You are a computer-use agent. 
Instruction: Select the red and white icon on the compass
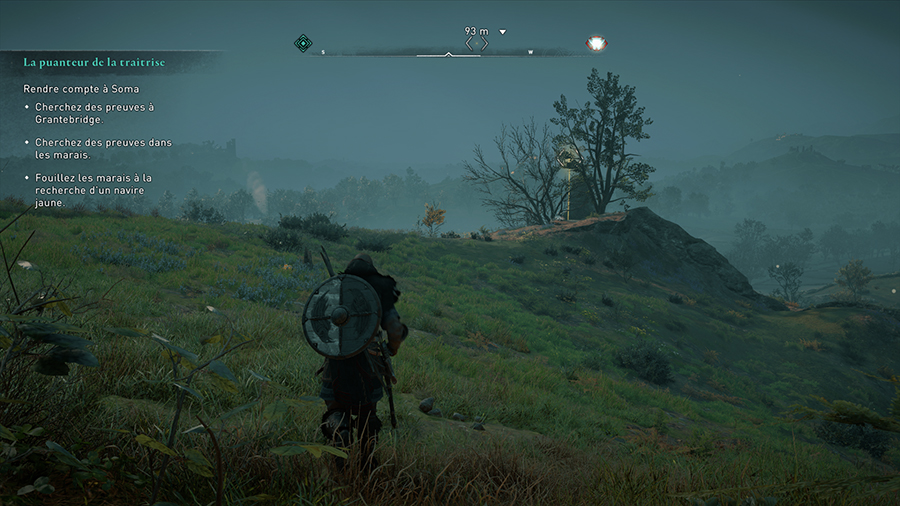597,43
